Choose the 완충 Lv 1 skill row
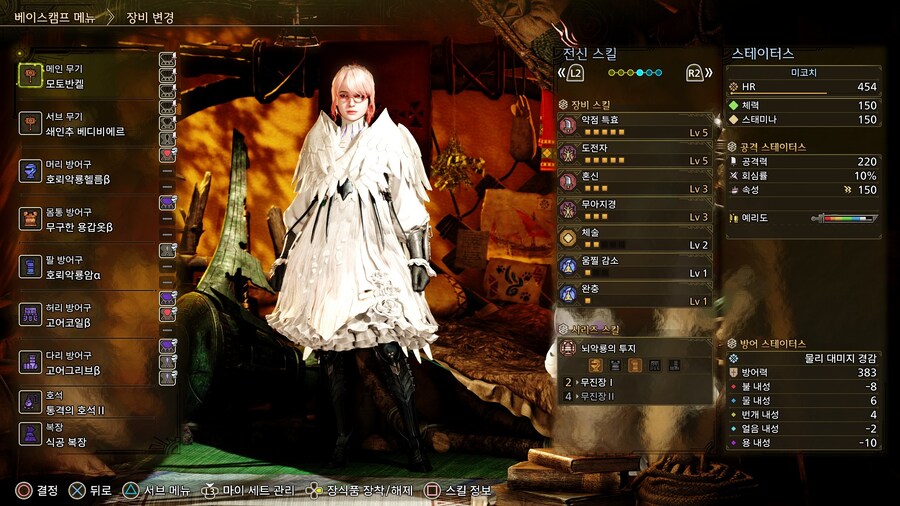Viewport: 900px width, 506px height. click(x=635, y=293)
